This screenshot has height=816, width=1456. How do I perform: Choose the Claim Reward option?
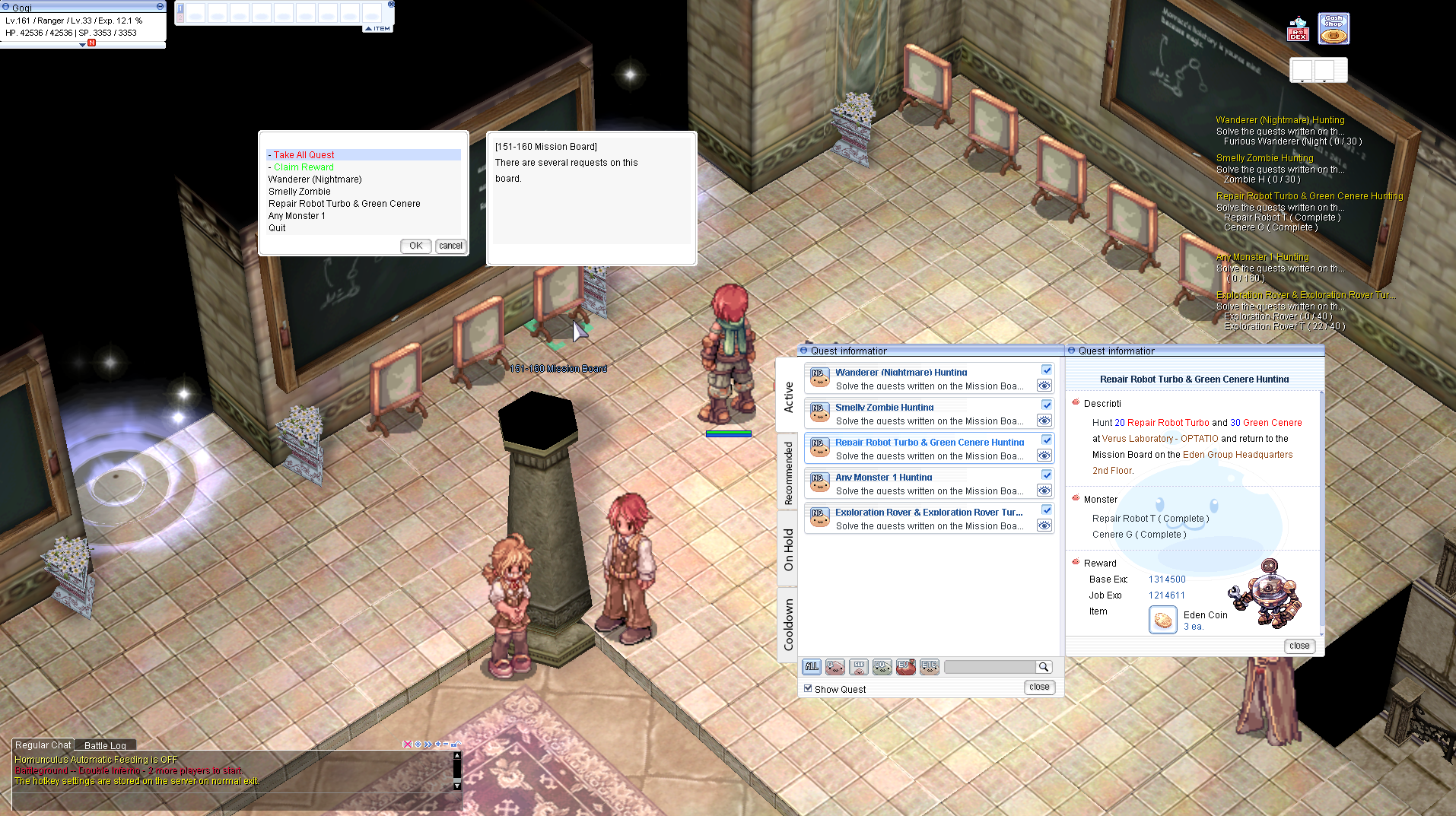(x=304, y=167)
